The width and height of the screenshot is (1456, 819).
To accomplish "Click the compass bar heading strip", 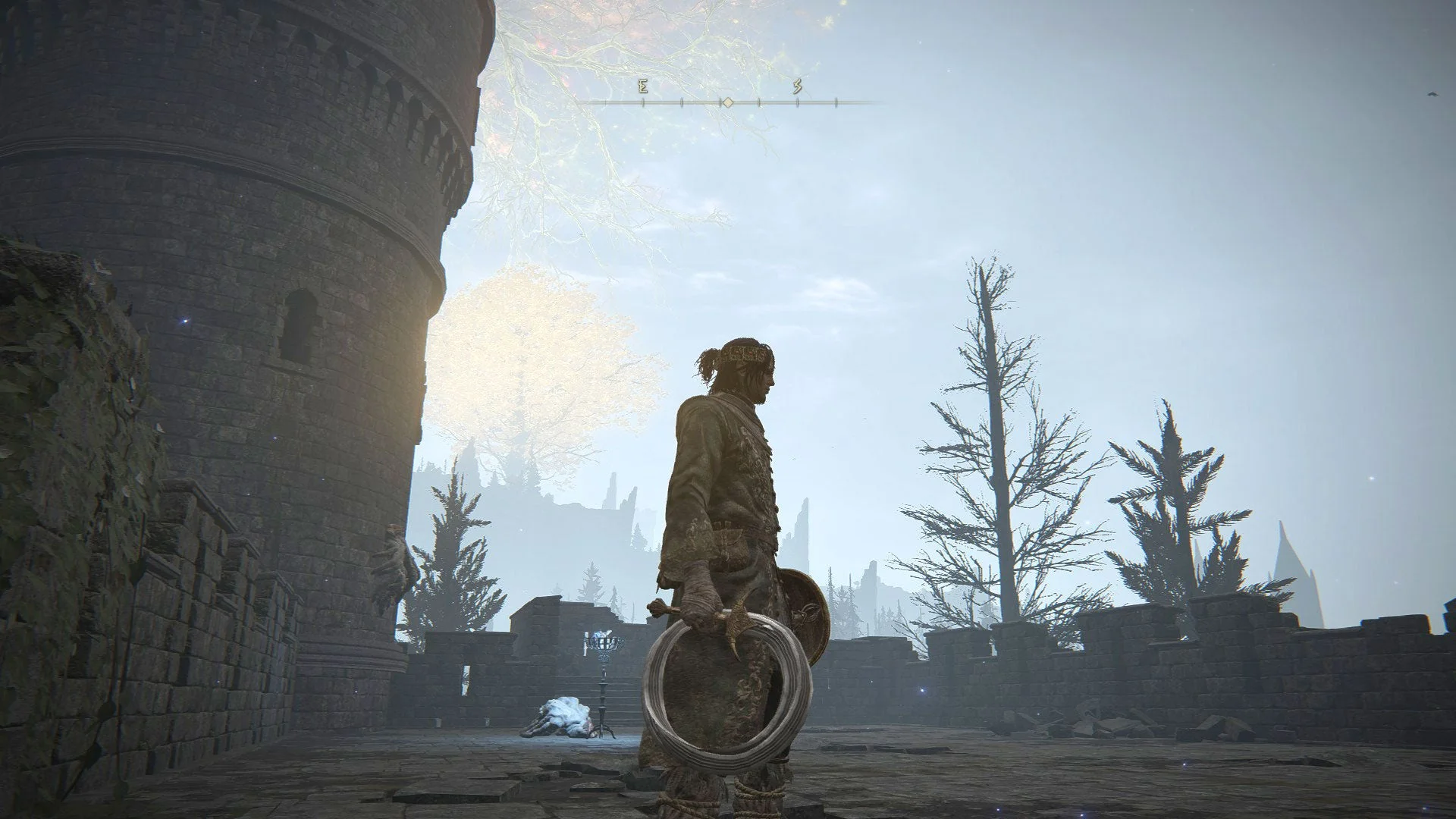I will [x=726, y=100].
